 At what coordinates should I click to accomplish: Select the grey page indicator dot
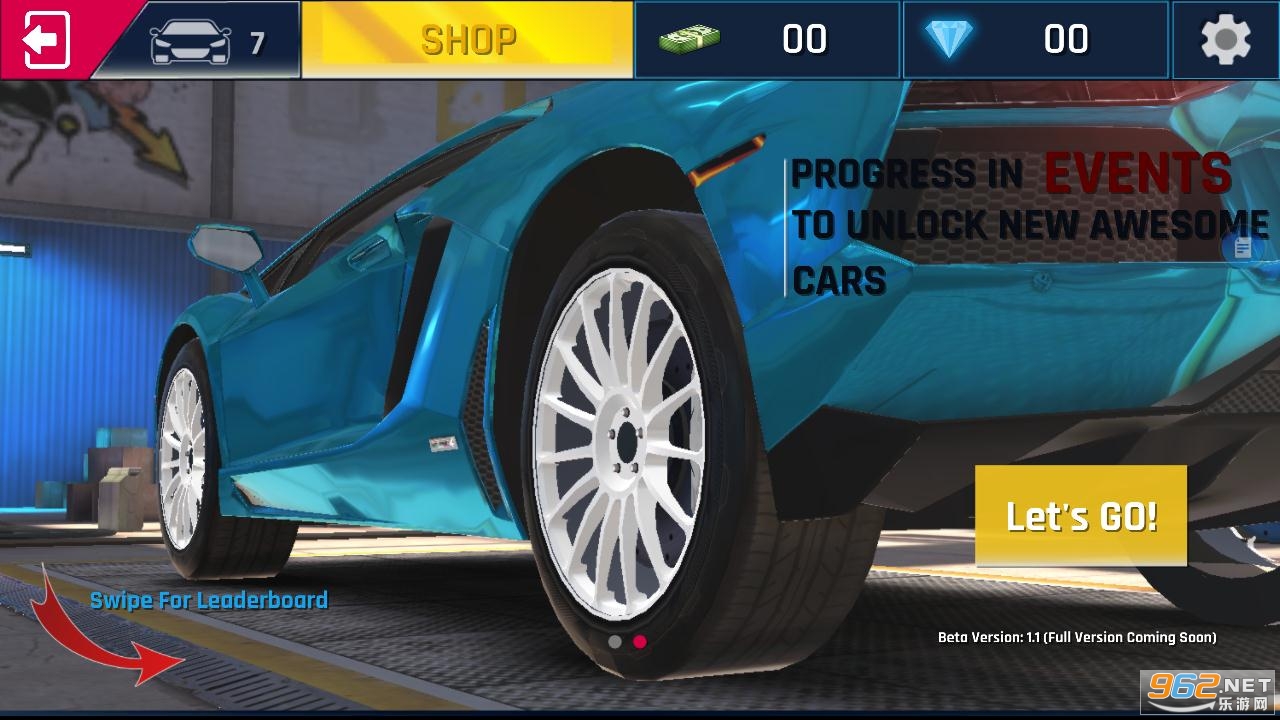click(615, 642)
